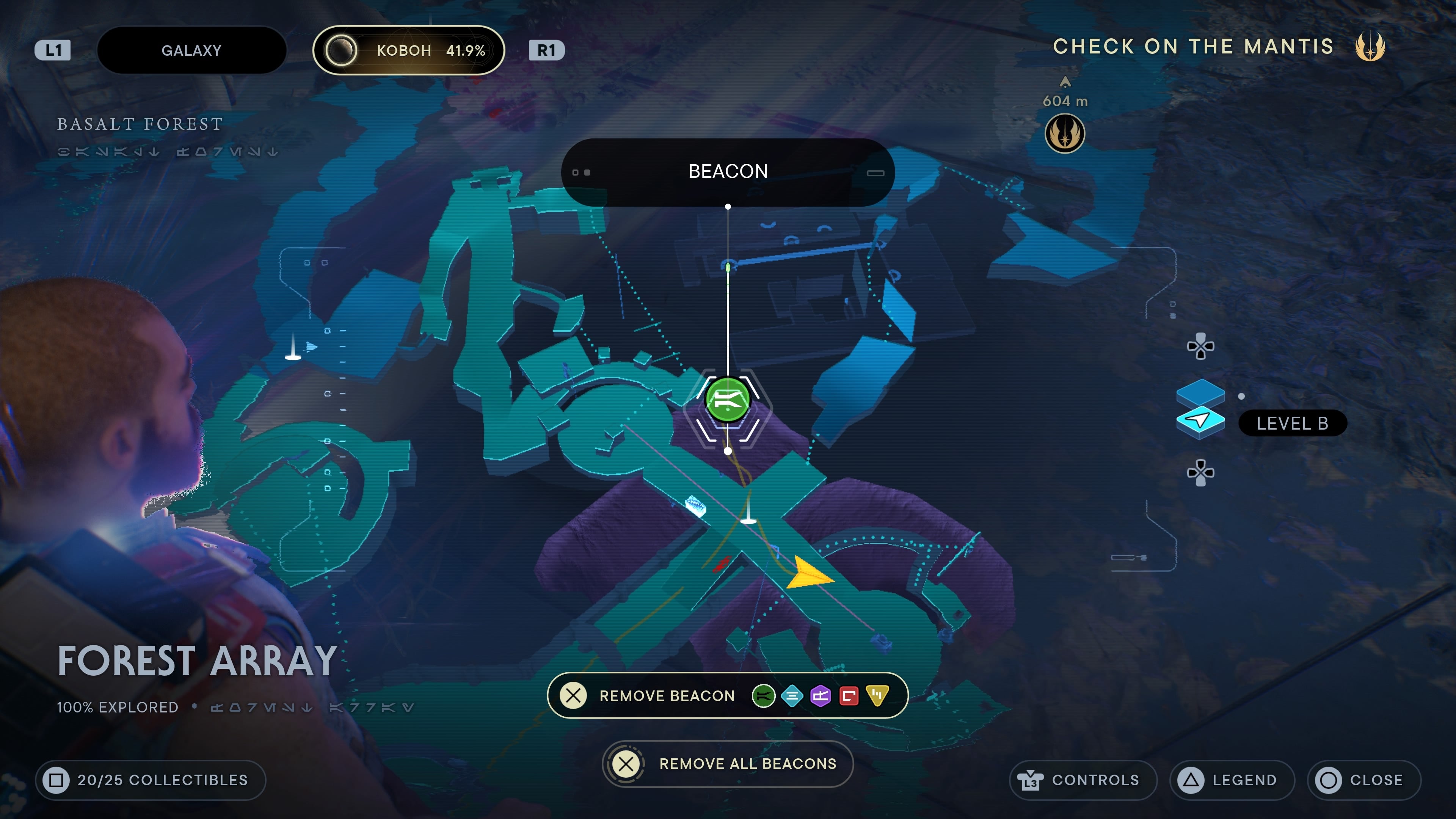Pick the red square beacon icon

point(849,696)
